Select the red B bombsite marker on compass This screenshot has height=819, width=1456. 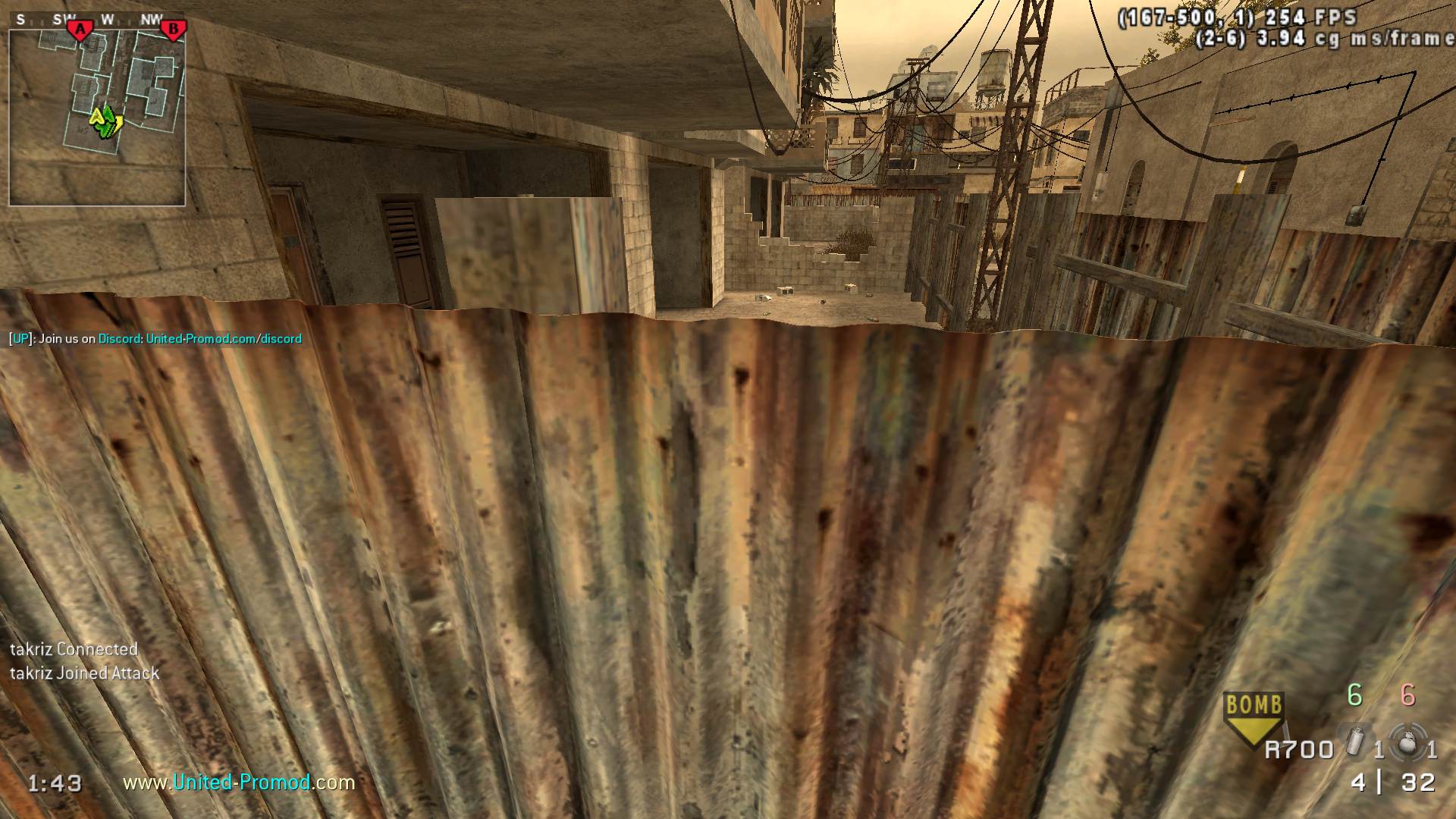[174, 30]
